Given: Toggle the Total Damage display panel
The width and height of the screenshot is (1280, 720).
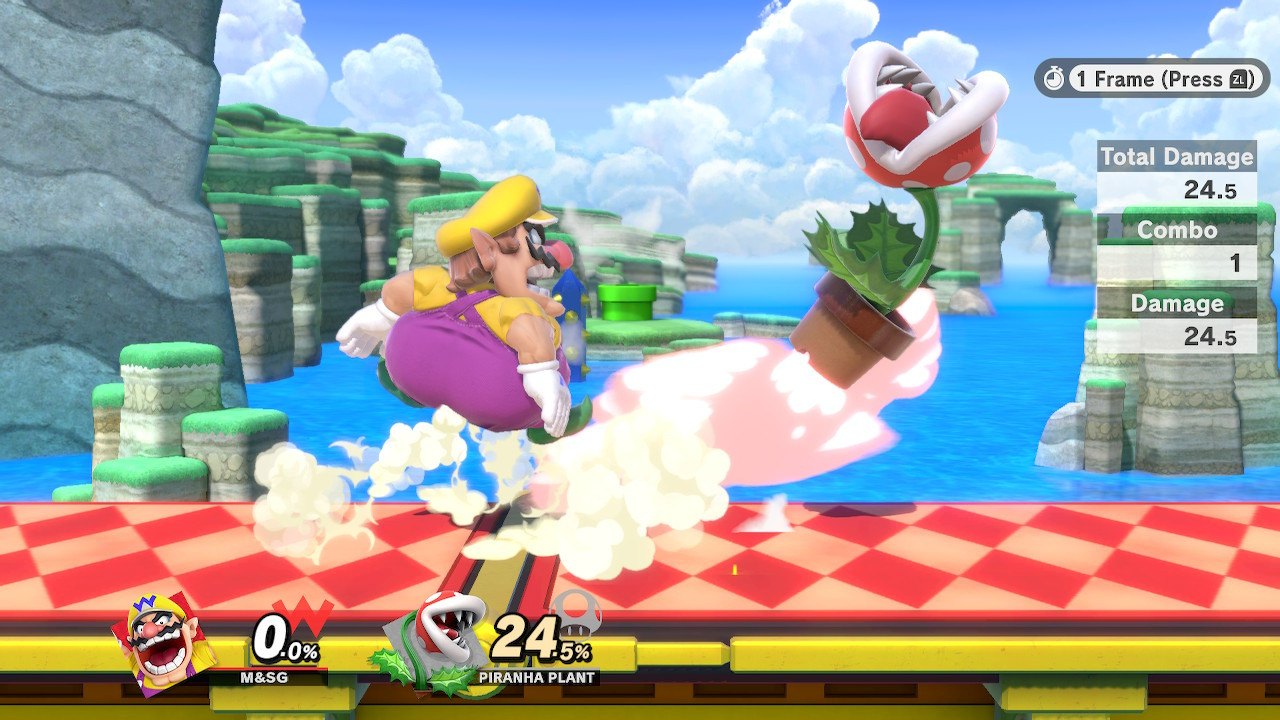Looking at the screenshot, I should click(1176, 157).
